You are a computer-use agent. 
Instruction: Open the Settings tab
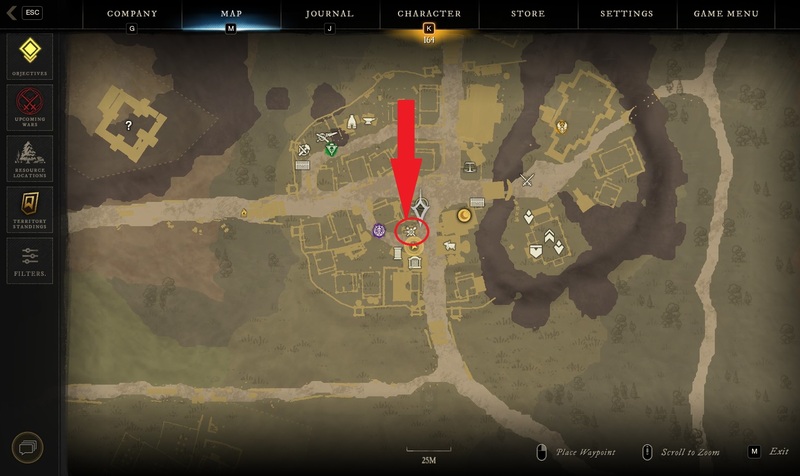pyautogui.click(x=627, y=14)
